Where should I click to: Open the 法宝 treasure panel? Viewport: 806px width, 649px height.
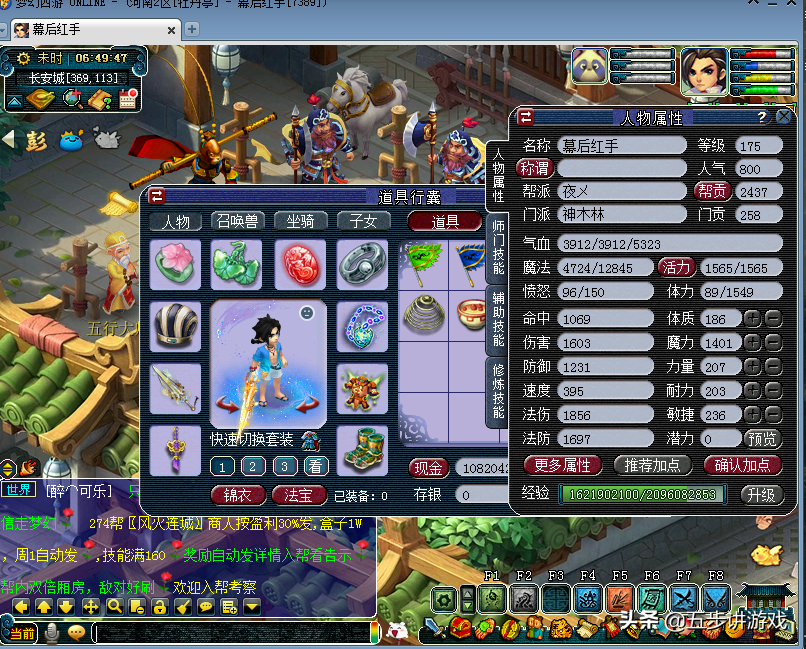[298, 494]
